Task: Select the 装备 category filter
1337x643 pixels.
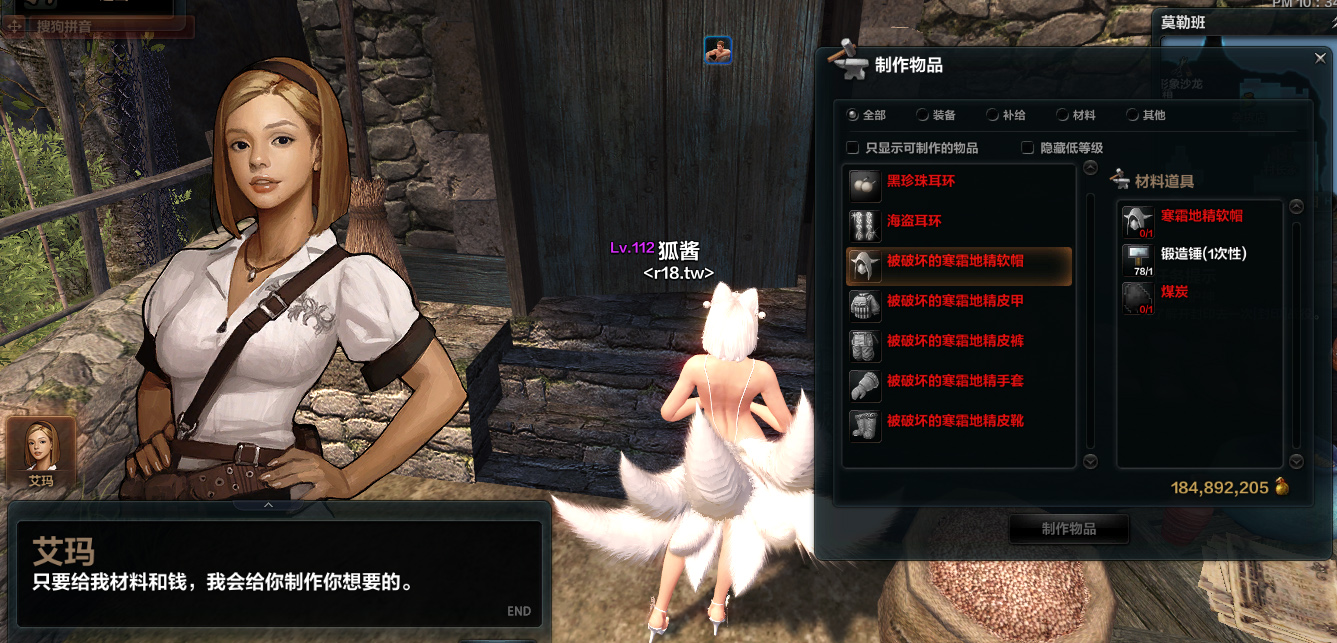Action: coord(923,115)
